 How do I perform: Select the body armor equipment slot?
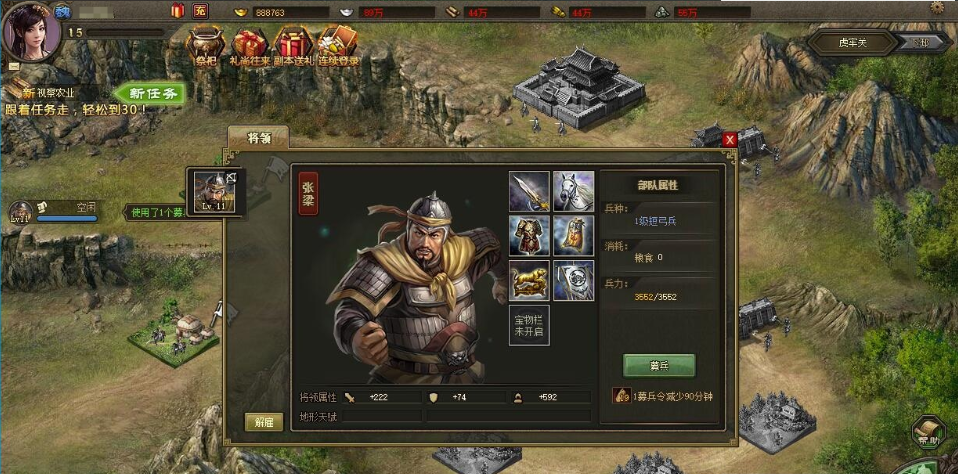529,235
